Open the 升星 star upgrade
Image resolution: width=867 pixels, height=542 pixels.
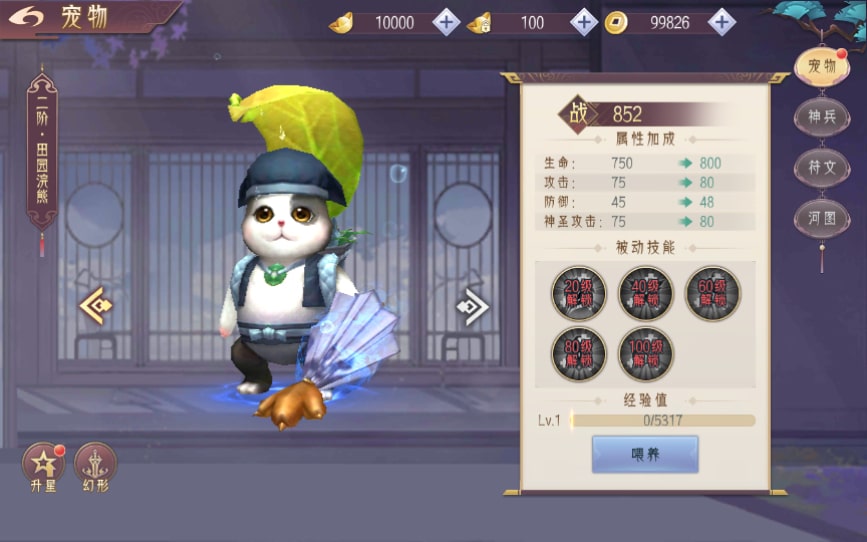coord(43,465)
